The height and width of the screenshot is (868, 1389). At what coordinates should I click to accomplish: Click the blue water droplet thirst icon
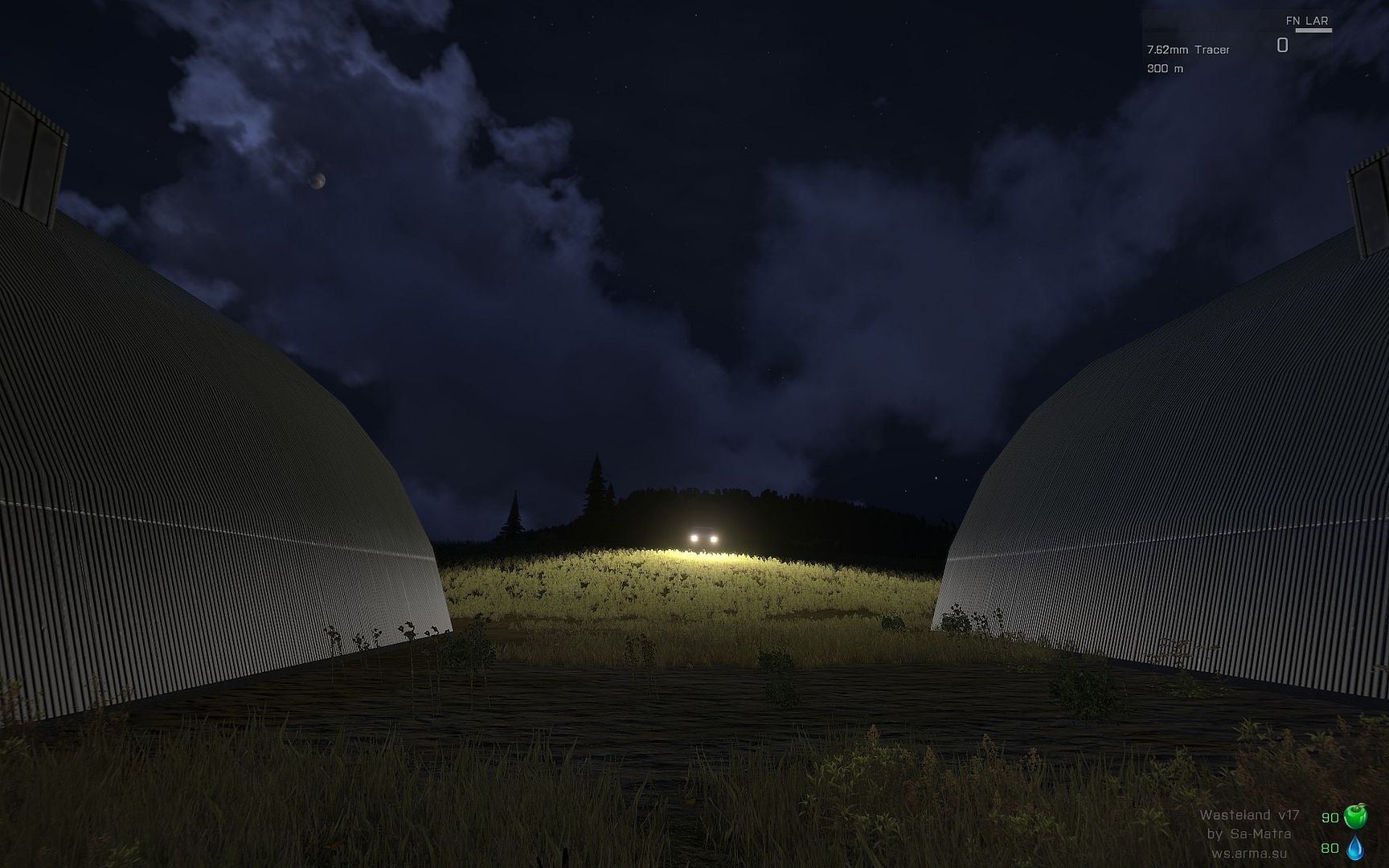(x=1355, y=848)
